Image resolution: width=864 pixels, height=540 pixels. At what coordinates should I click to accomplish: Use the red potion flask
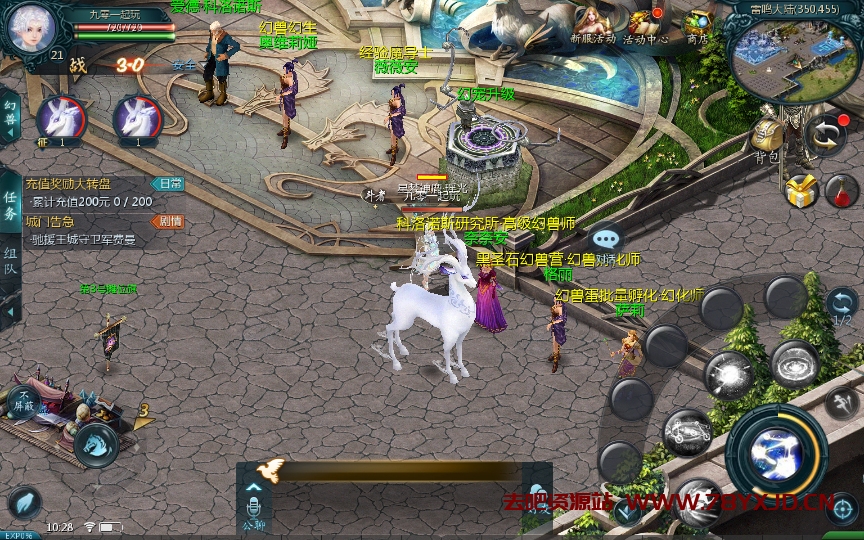pos(841,189)
